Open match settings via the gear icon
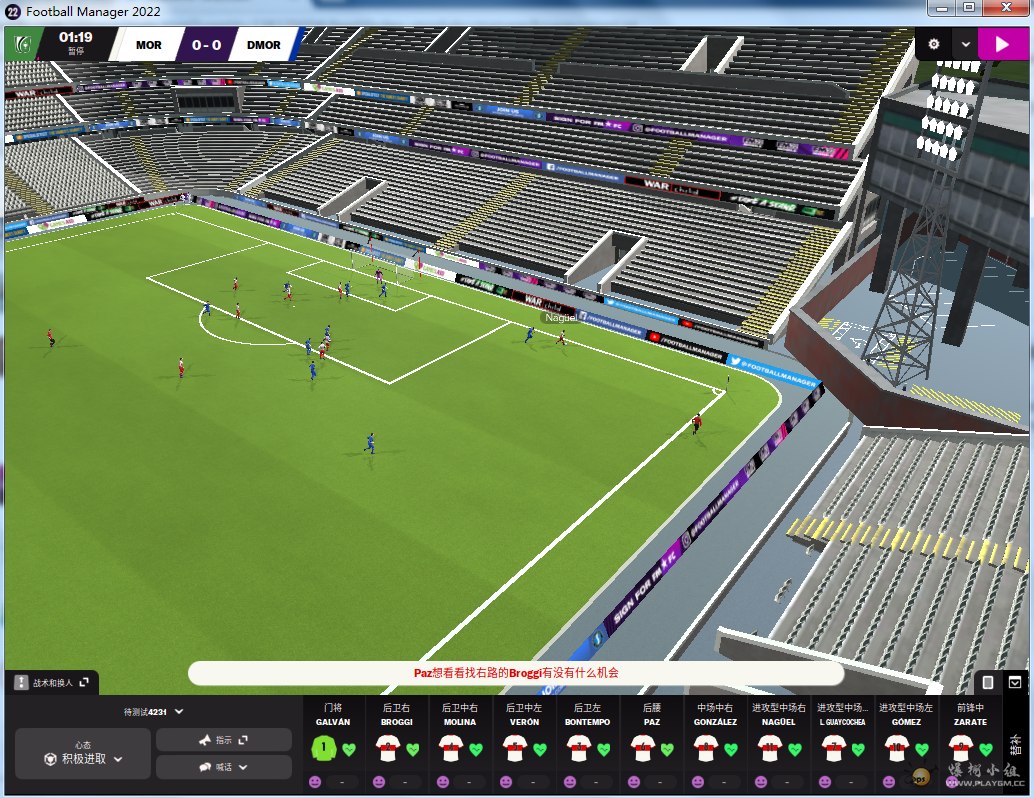 click(x=934, y=44)
